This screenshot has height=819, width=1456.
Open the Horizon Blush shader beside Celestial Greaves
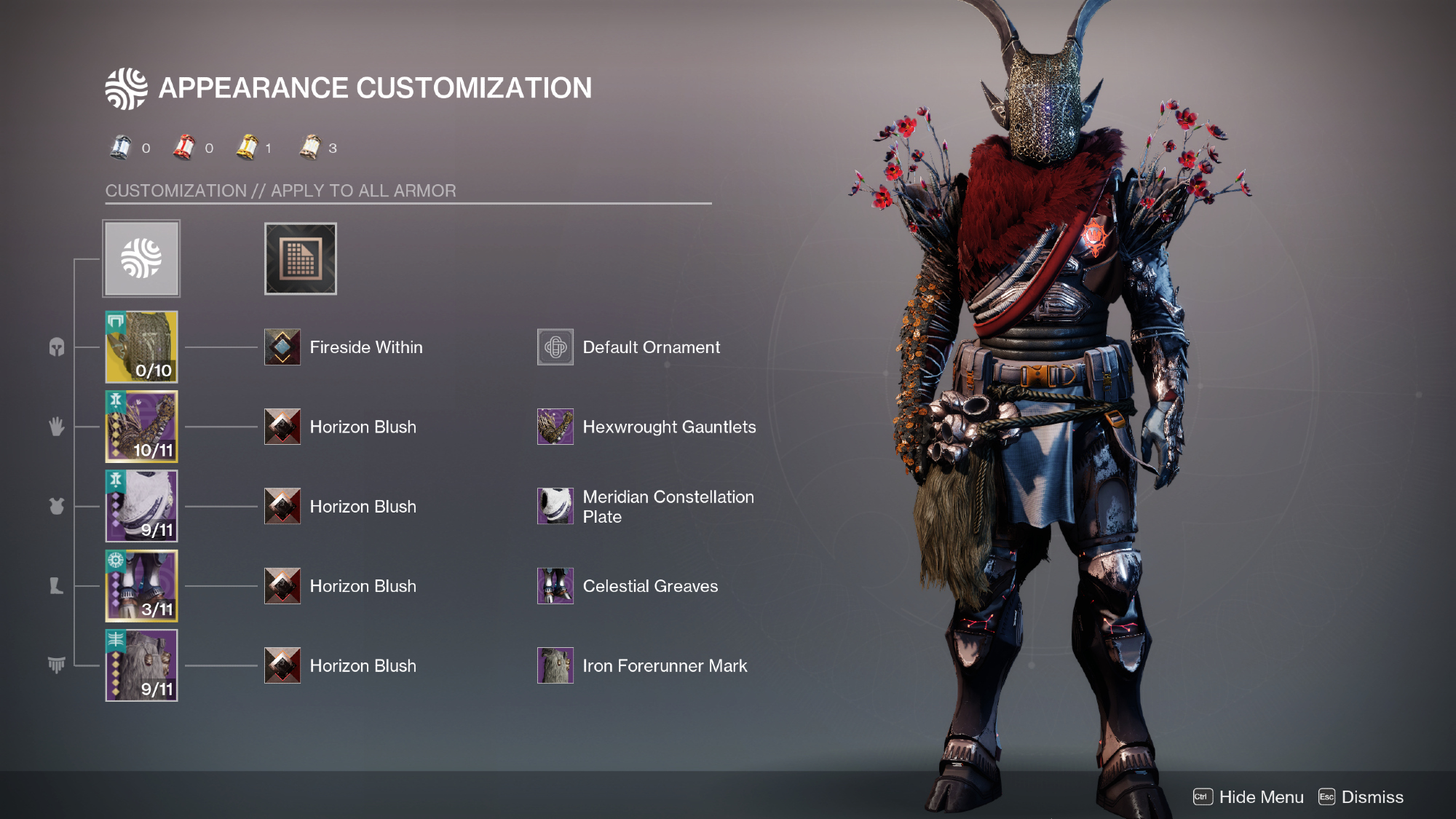[x=282, y=586]
